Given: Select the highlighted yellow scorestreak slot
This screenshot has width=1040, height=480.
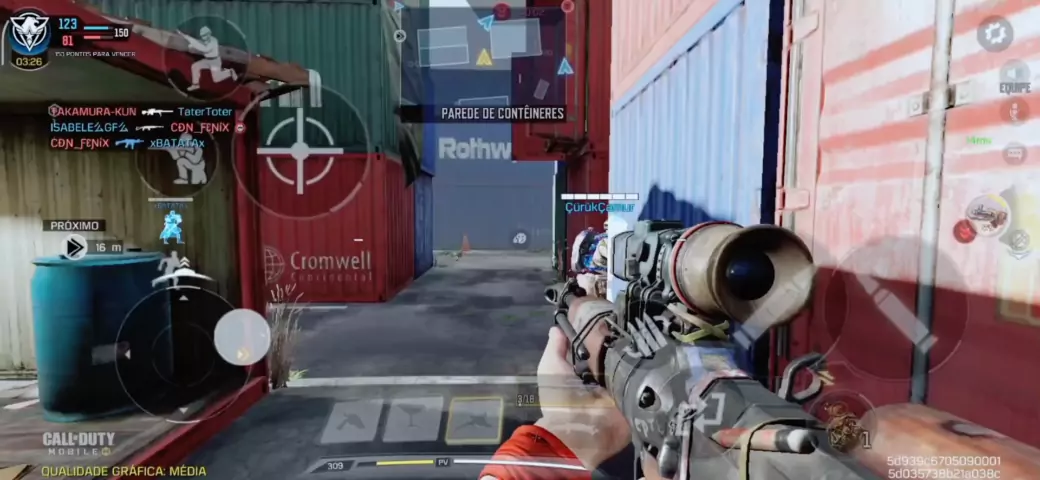Looking at the screenshot, I should [x=474, y=420].
